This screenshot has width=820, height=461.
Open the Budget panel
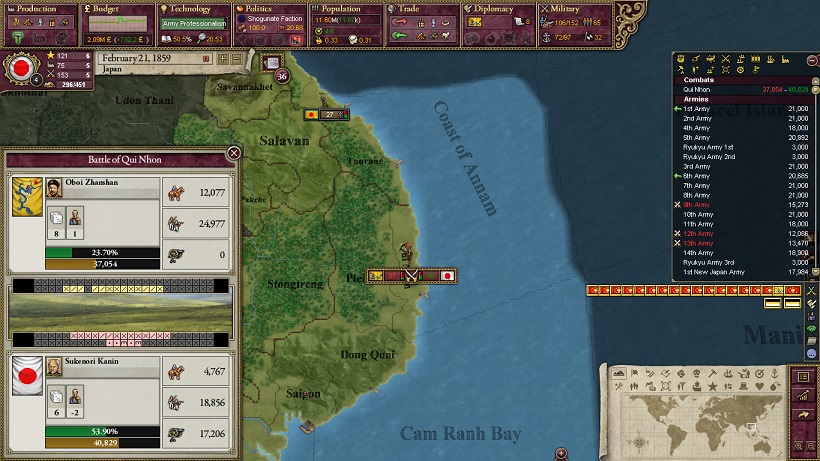(114, 9)
